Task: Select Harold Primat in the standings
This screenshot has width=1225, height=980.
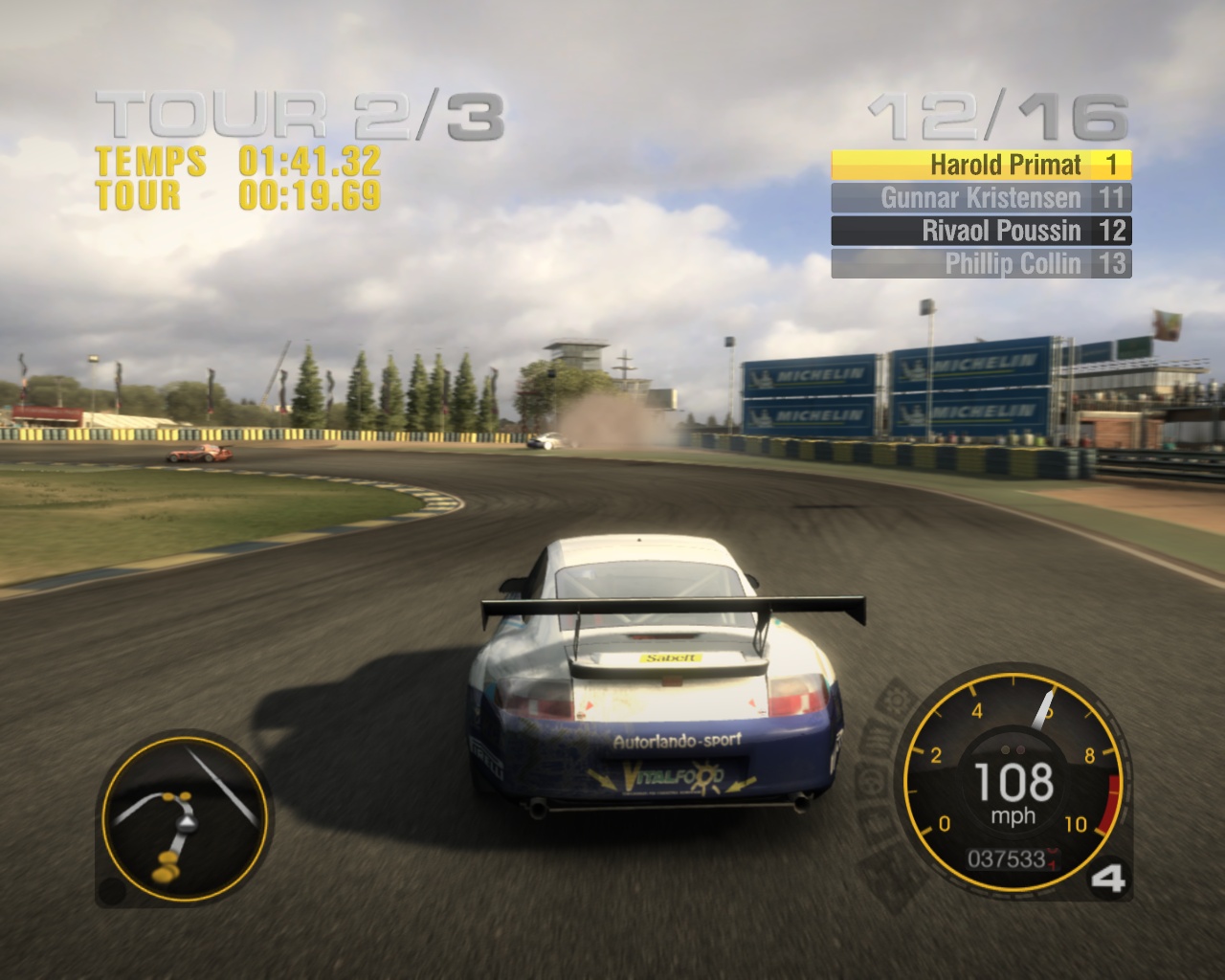Action: click(x=981, y=165)
